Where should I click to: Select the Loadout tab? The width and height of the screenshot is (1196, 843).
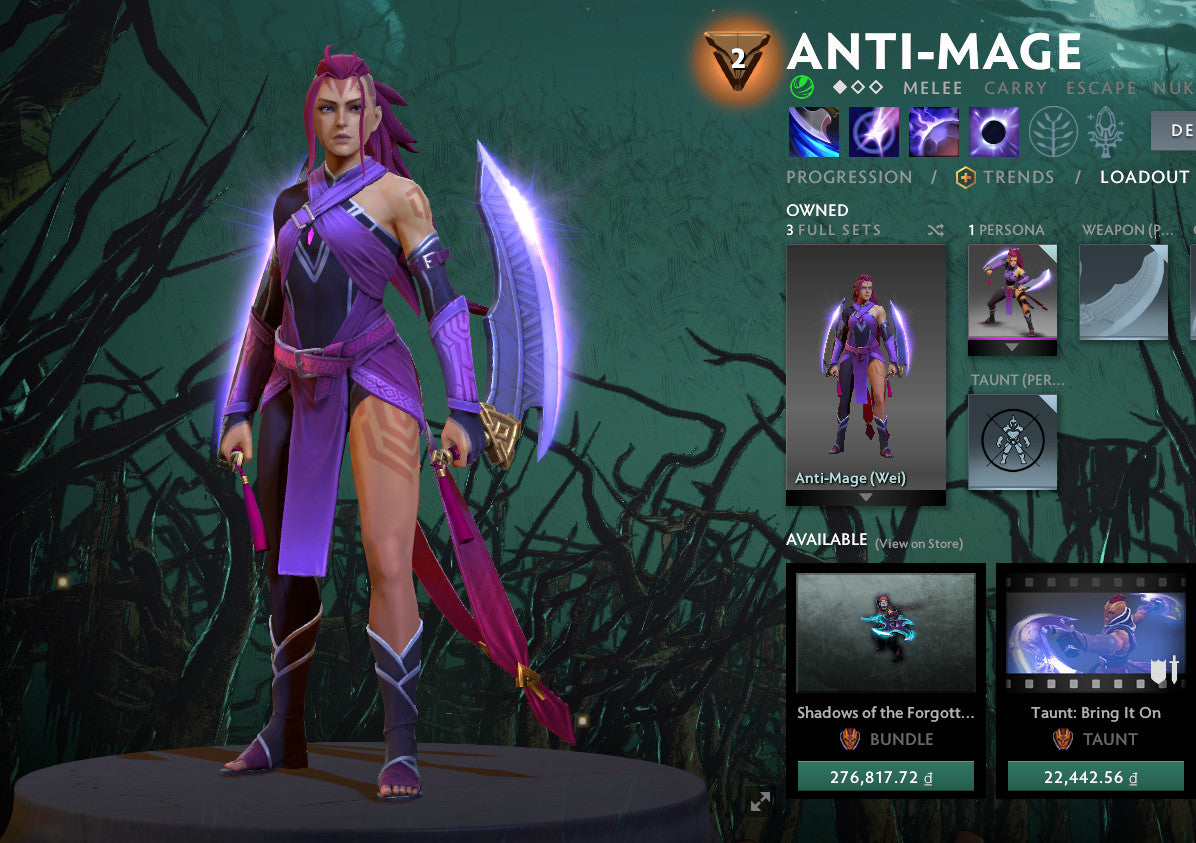(1144, 177)
